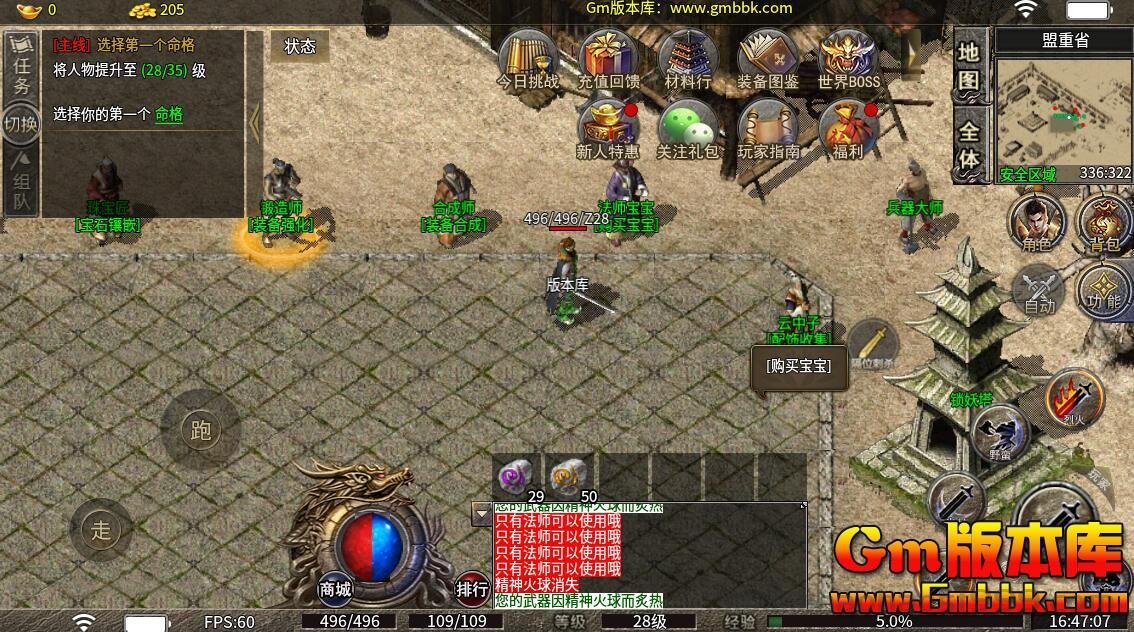Viewport: 1134px width, 632px height.
Task: Open the 新人特惠 newcomer offer
Action: [608, 128]
